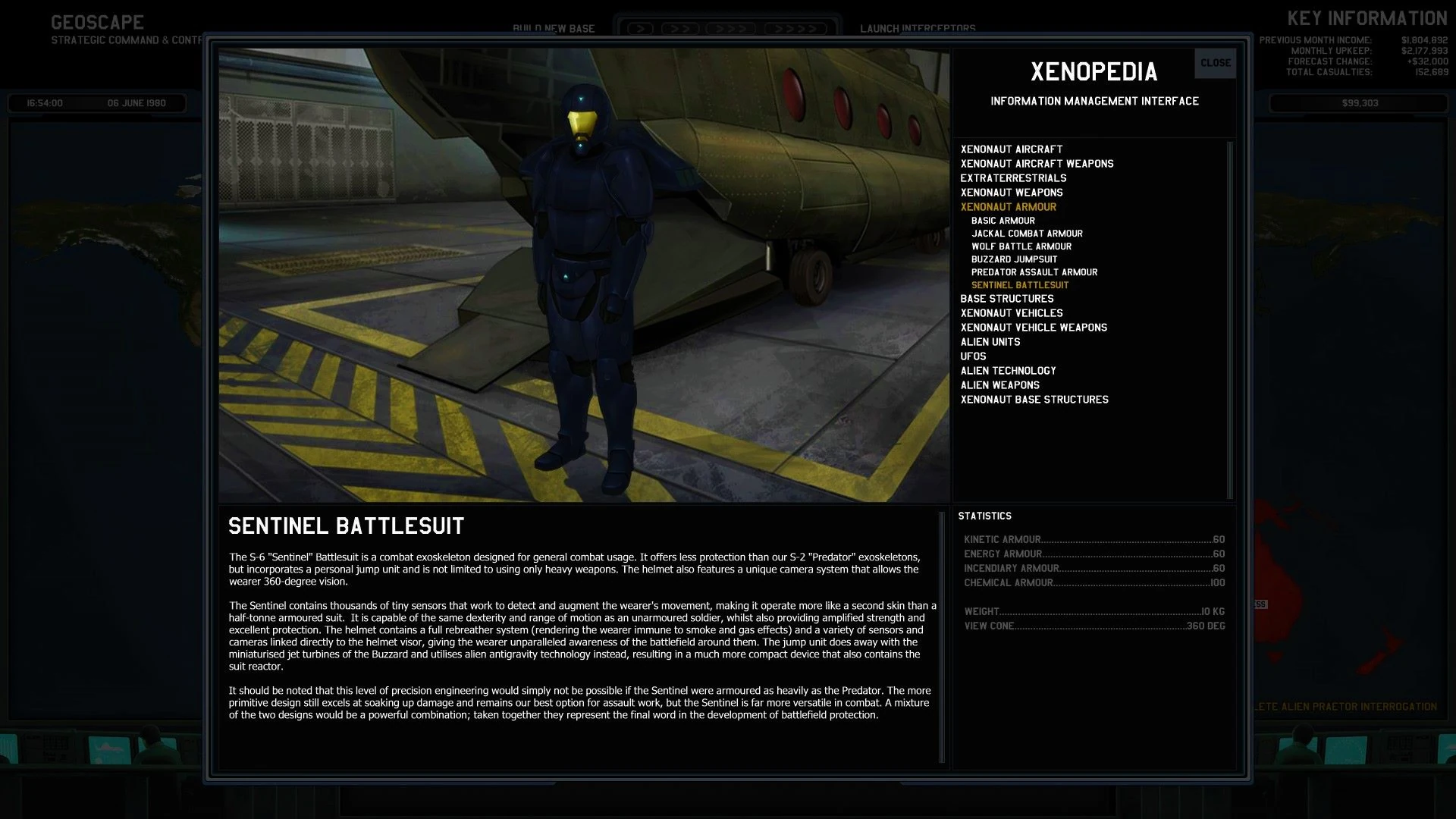View the Basic Armour article
Viewport: 1456px width, 819px height.
point(1002,220)
